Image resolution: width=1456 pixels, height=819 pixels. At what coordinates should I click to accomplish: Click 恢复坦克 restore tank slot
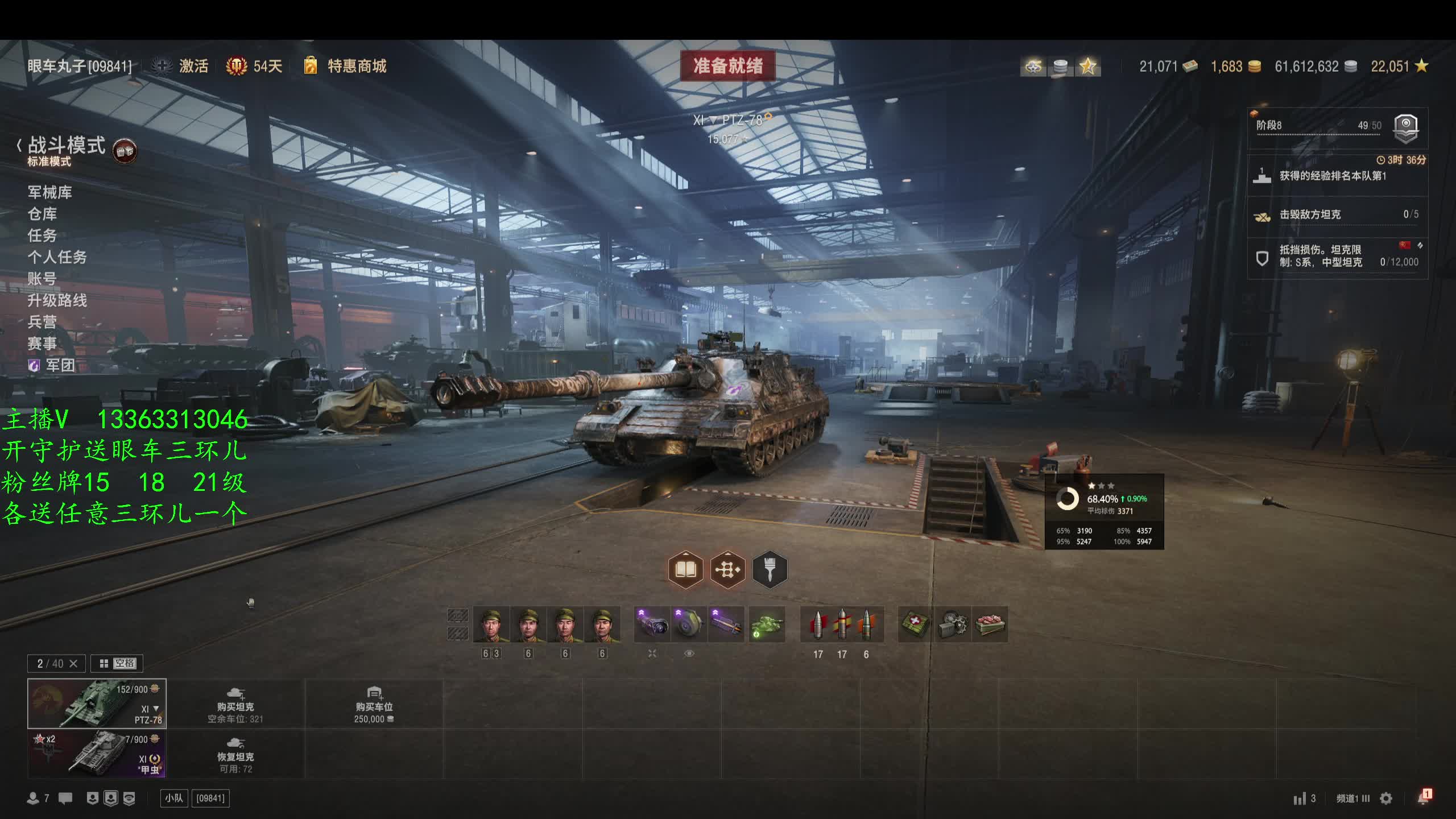235,754
